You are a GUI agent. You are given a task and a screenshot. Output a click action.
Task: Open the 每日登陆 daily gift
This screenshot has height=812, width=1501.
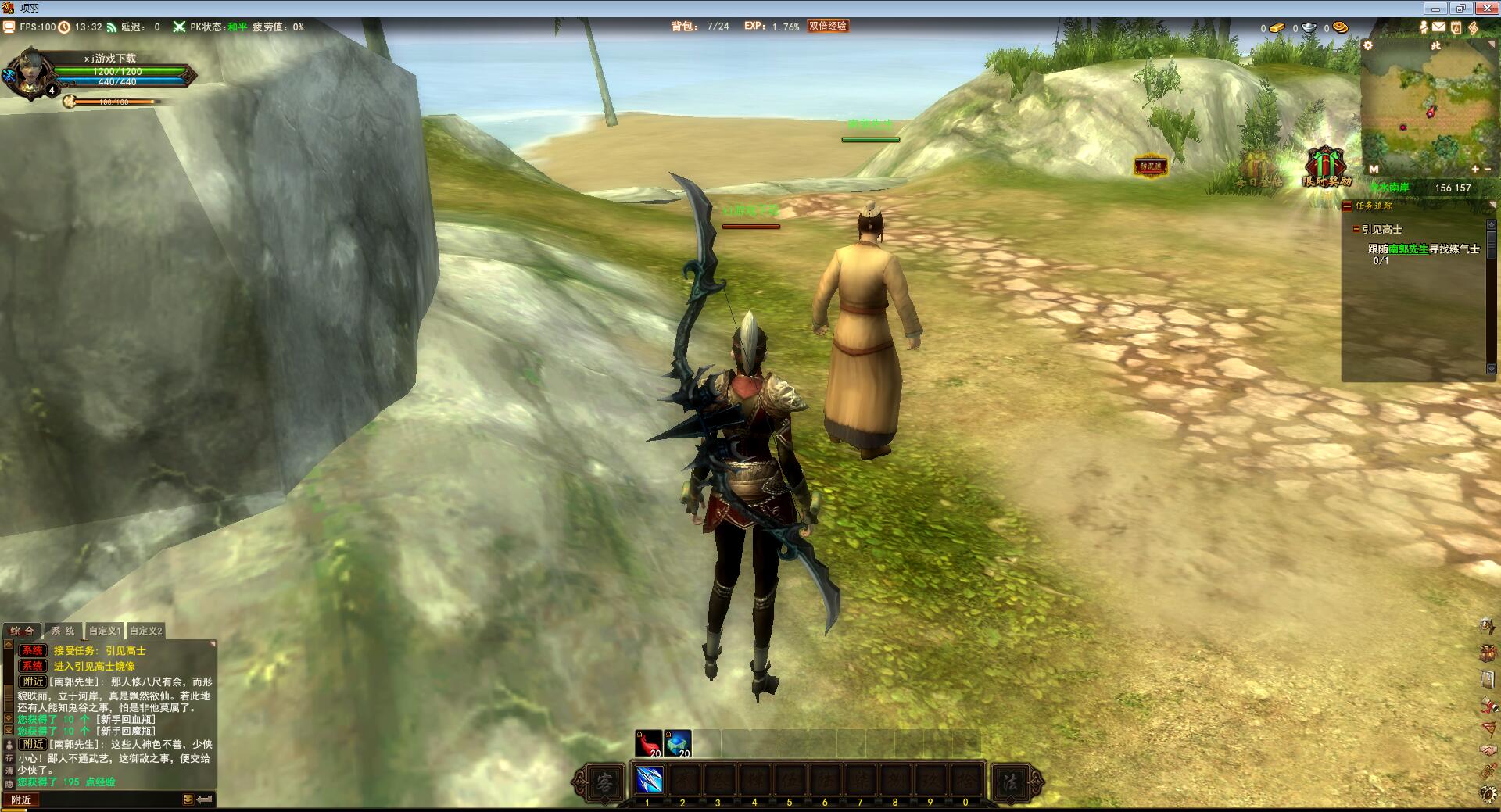(x=1258, y=168)
